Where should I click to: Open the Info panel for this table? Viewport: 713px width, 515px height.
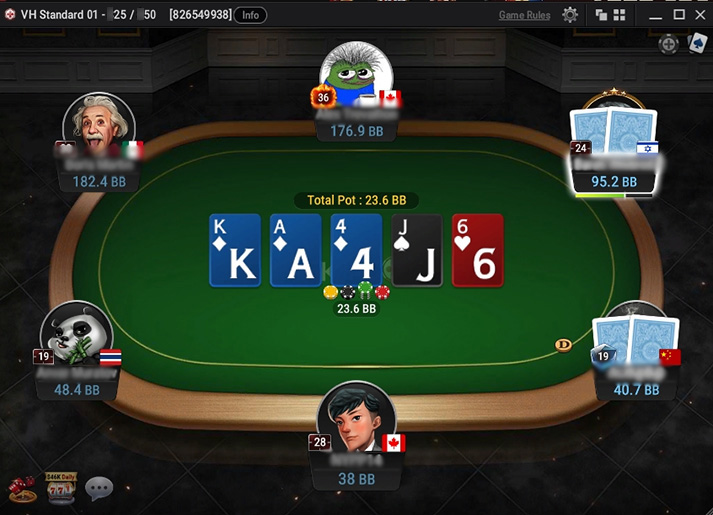point(250,15)
